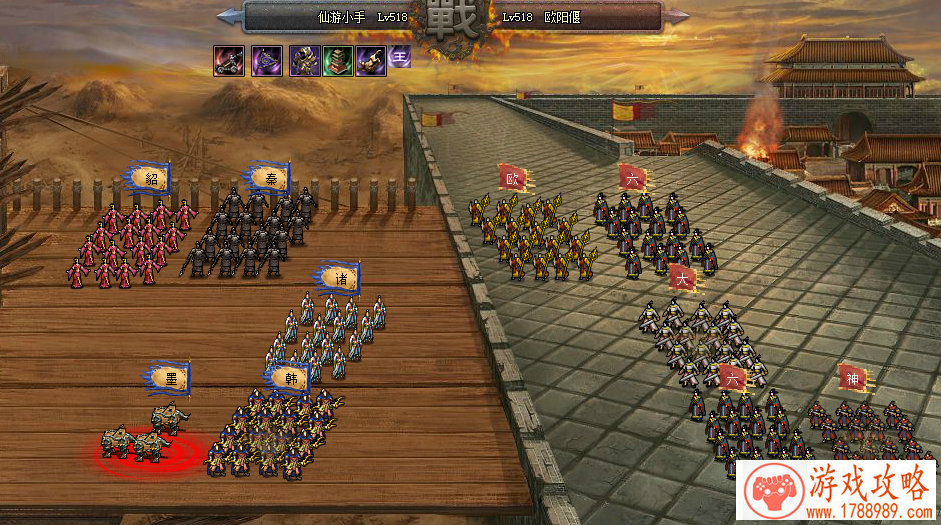Select the 秦 unit banner
941x525 pixels.
pos(270,179)
